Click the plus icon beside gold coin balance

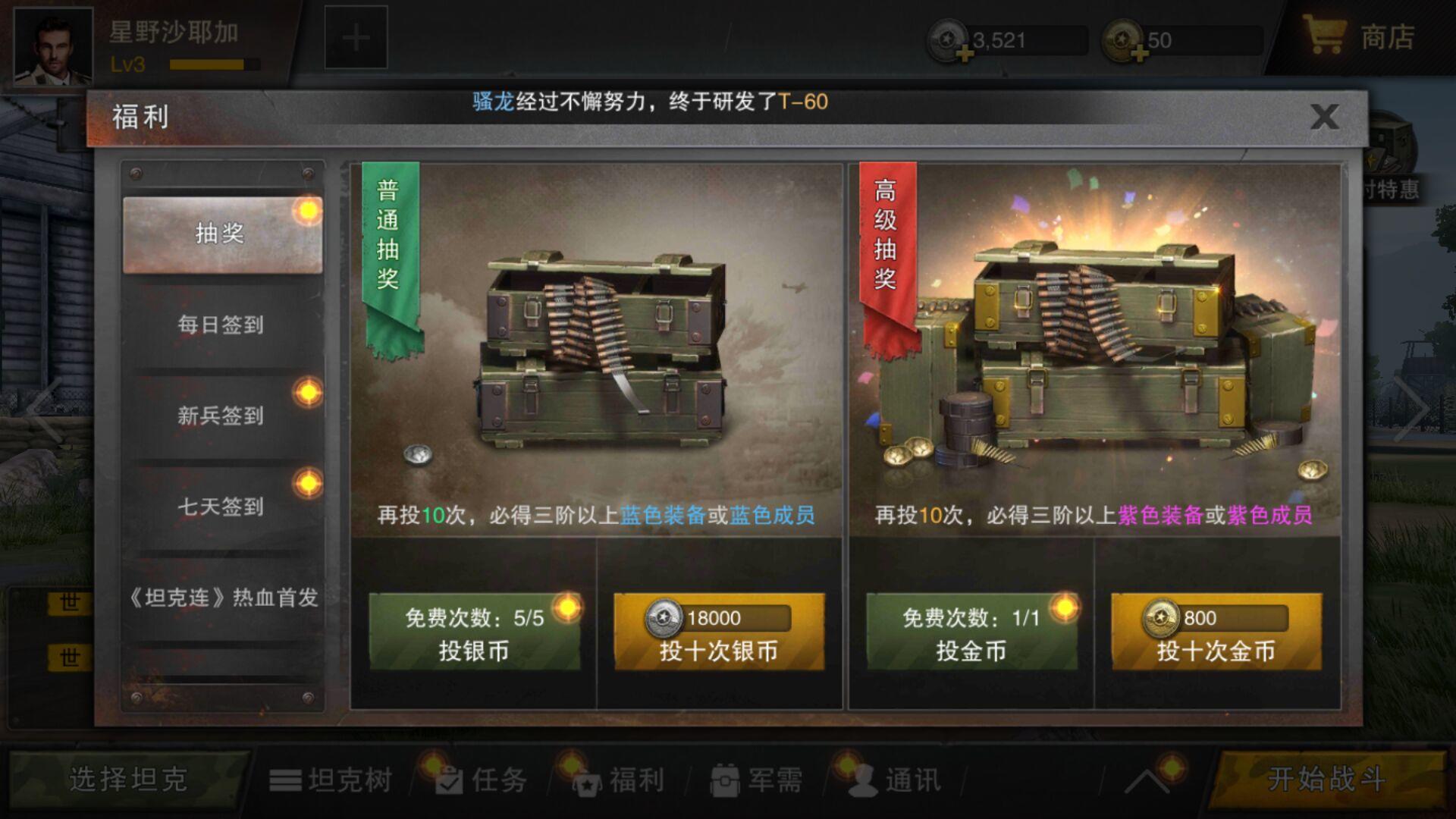[1142, 52]
